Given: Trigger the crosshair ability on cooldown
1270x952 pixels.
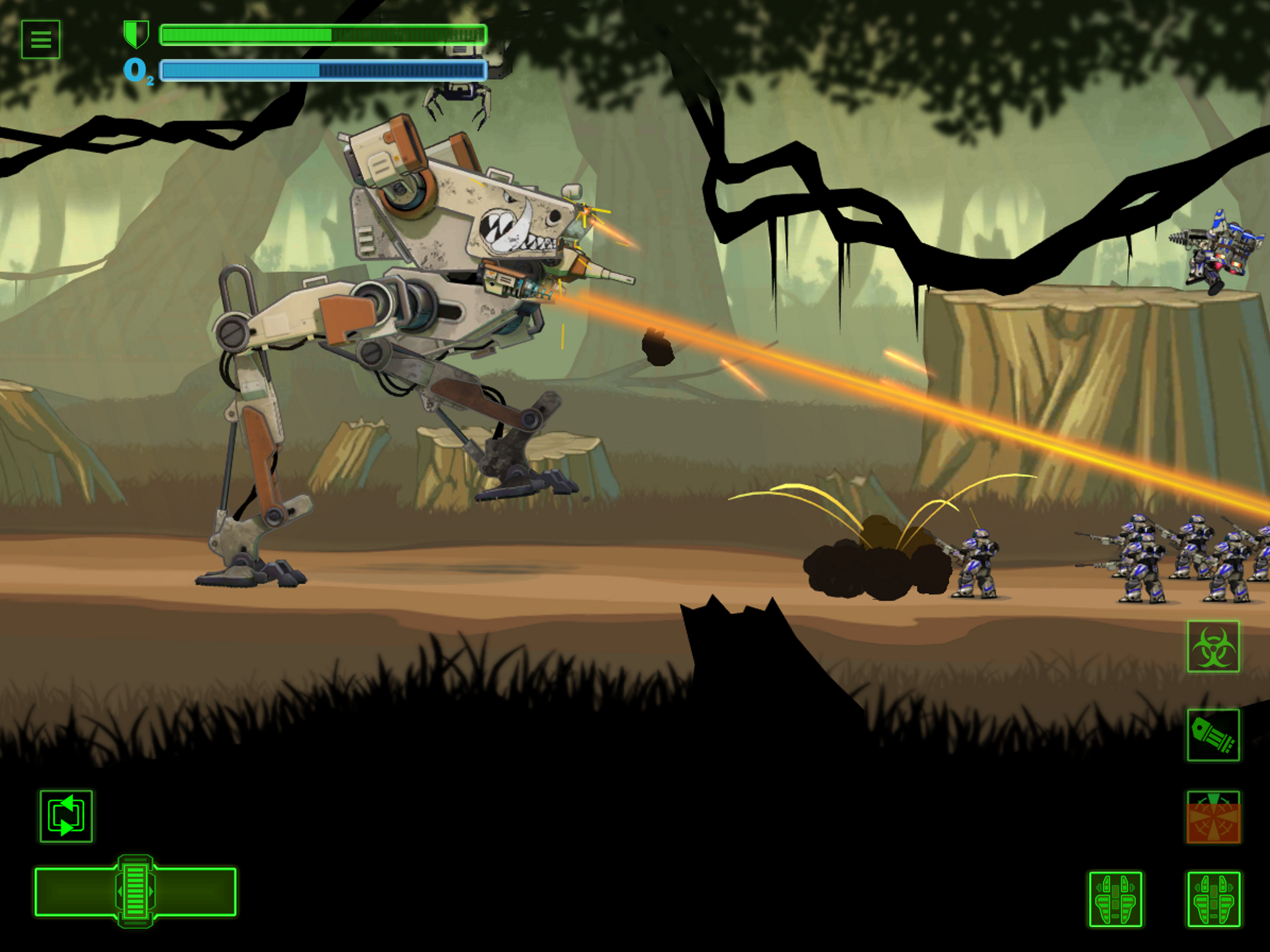Looking at the screenshot, I should pos(1212,817).
